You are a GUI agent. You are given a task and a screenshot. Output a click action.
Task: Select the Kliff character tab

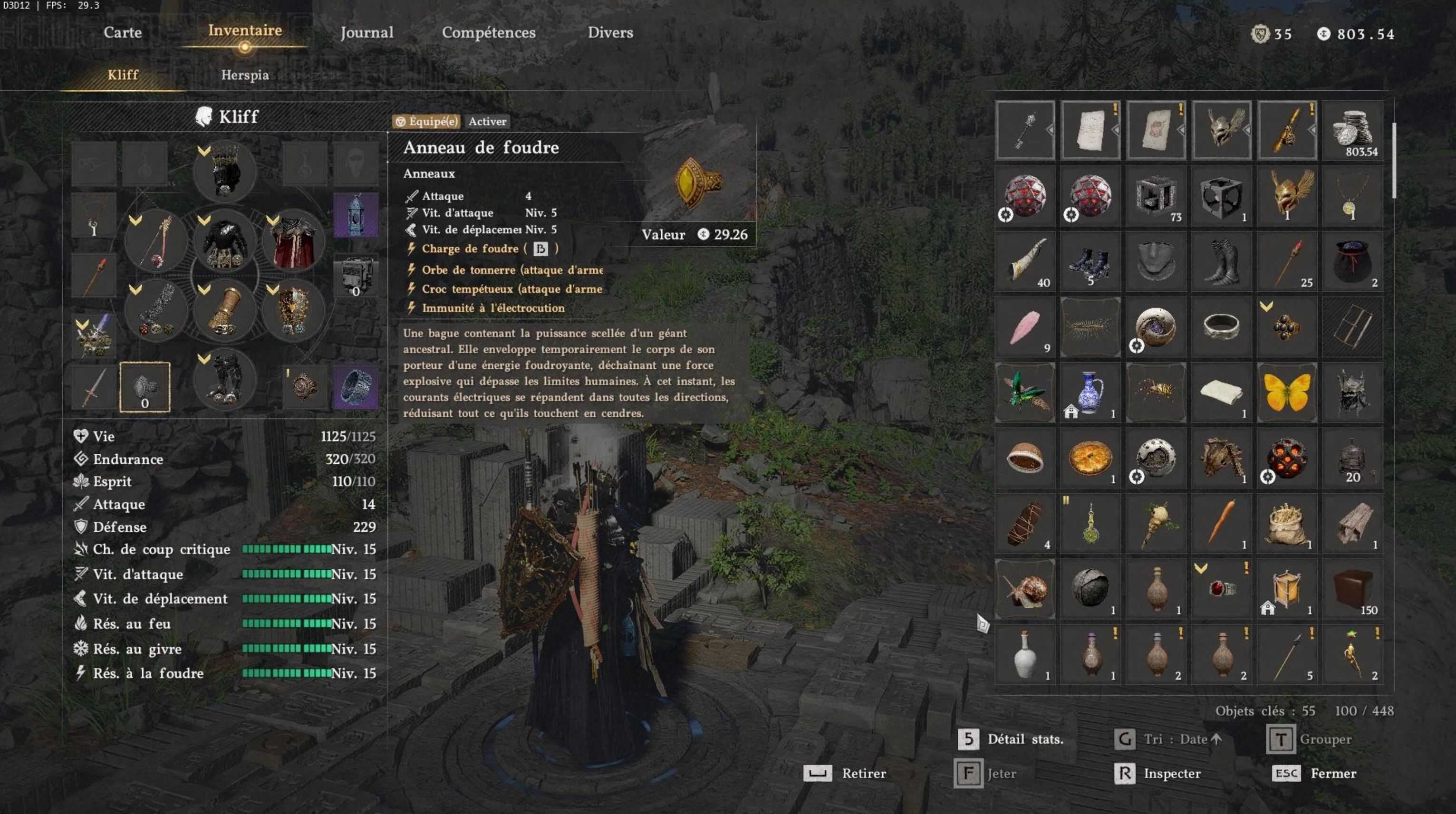point(123,75)
